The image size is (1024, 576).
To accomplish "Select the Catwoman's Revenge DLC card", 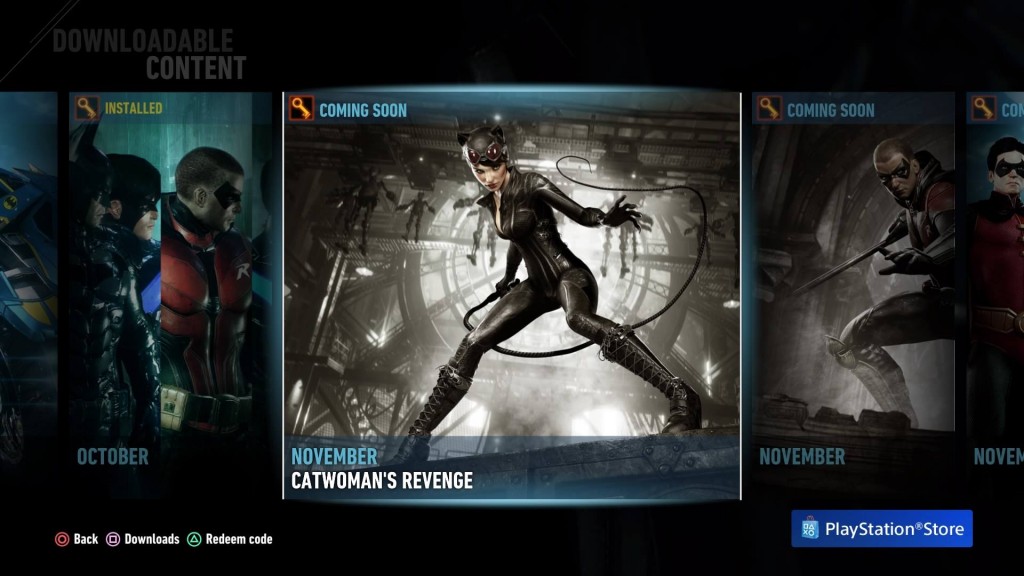I will [511, 295].
